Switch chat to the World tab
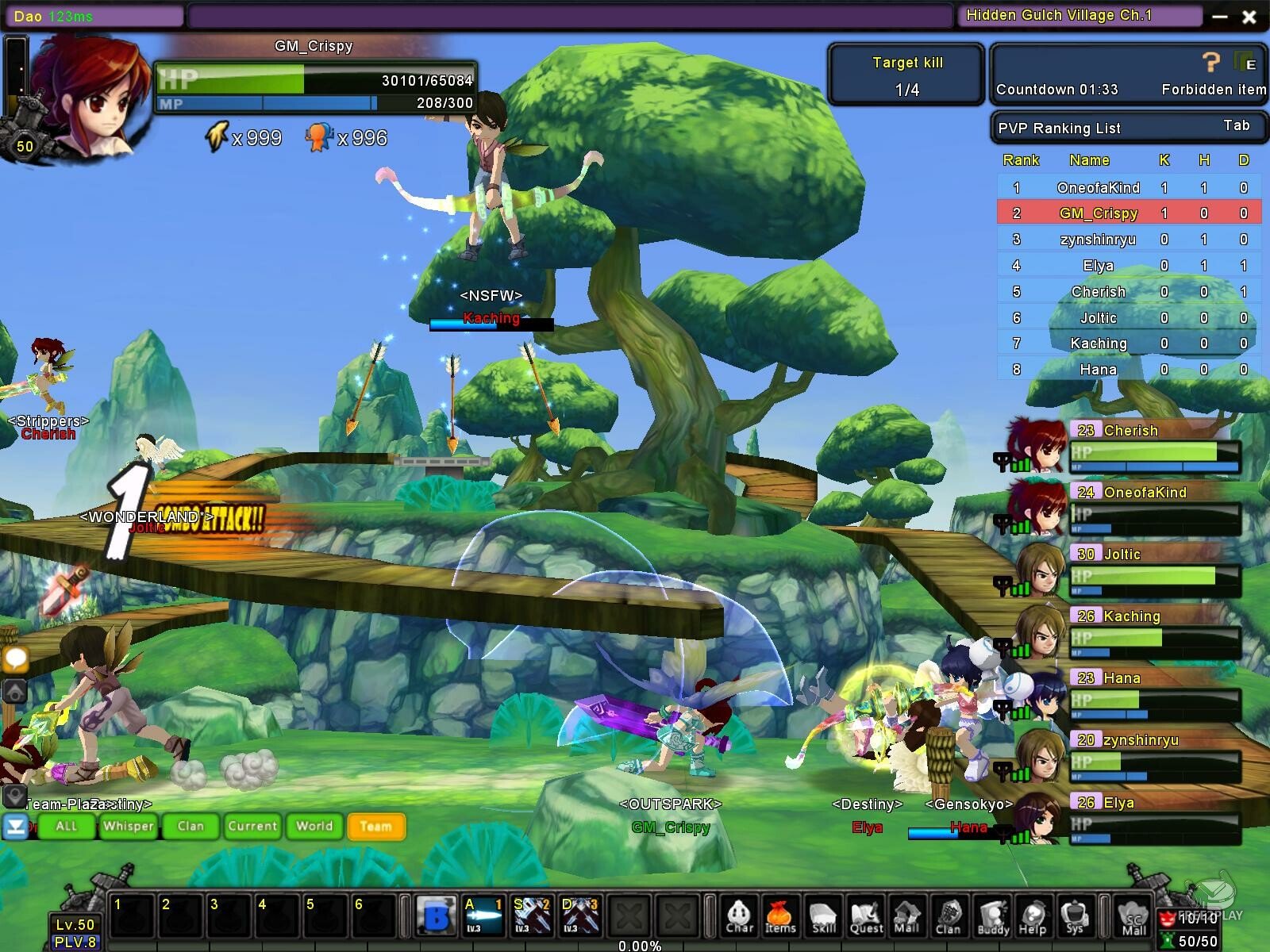Viewport: 1270px width, 952px height. pos(314,826)
